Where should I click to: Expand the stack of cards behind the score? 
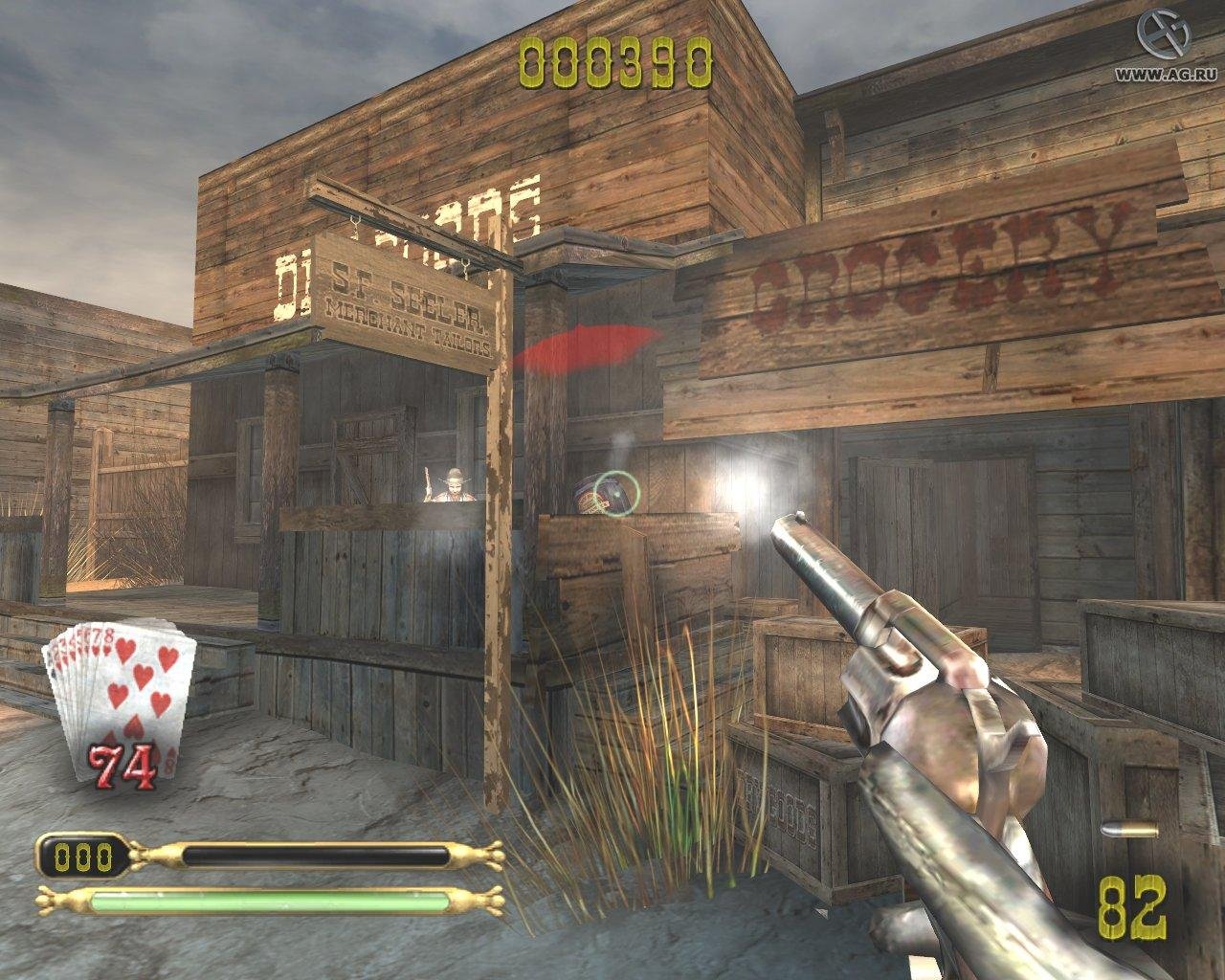pos(75,660)
